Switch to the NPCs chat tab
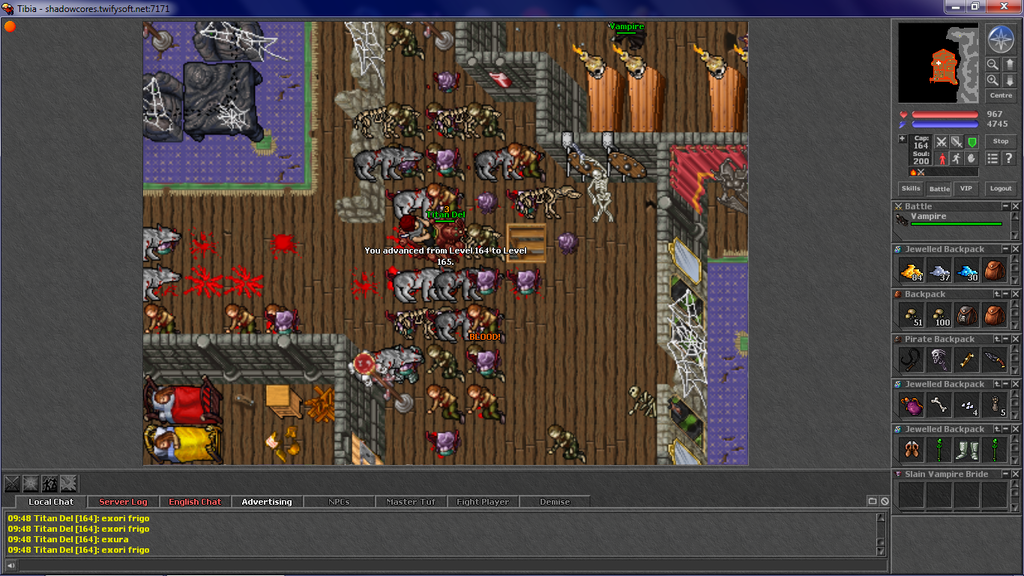 (339, 502)
